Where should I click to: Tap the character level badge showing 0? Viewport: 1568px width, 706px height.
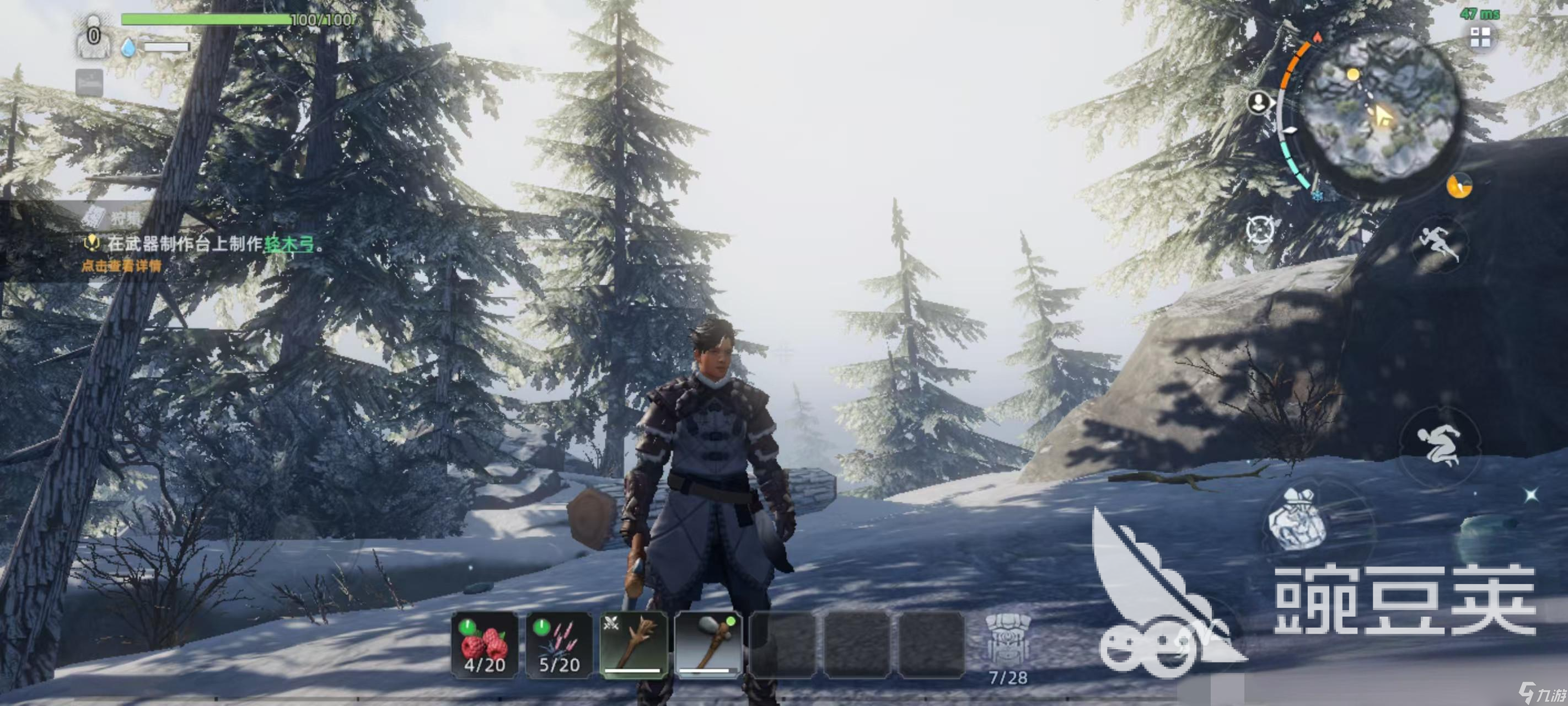93,38
